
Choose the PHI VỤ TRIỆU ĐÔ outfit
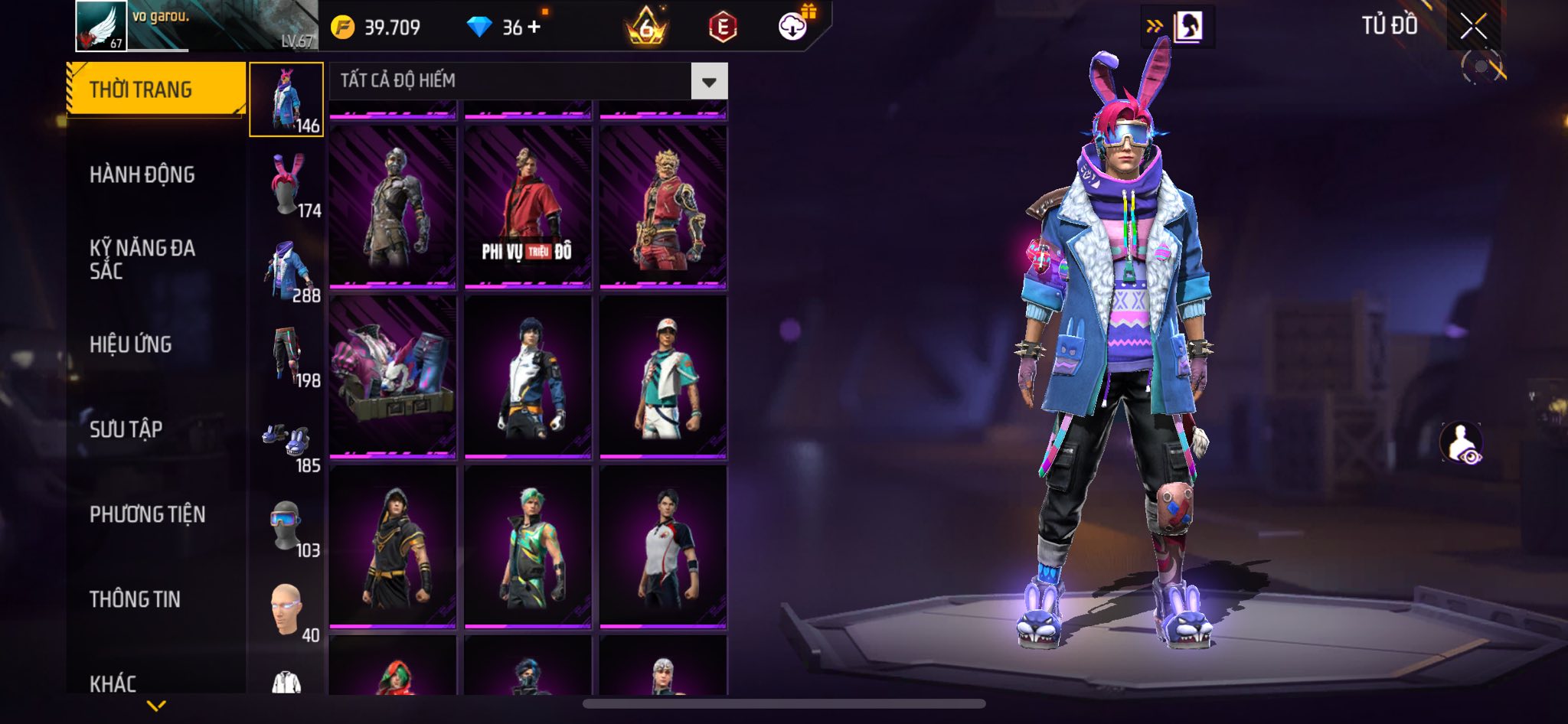tap(528, 207)
